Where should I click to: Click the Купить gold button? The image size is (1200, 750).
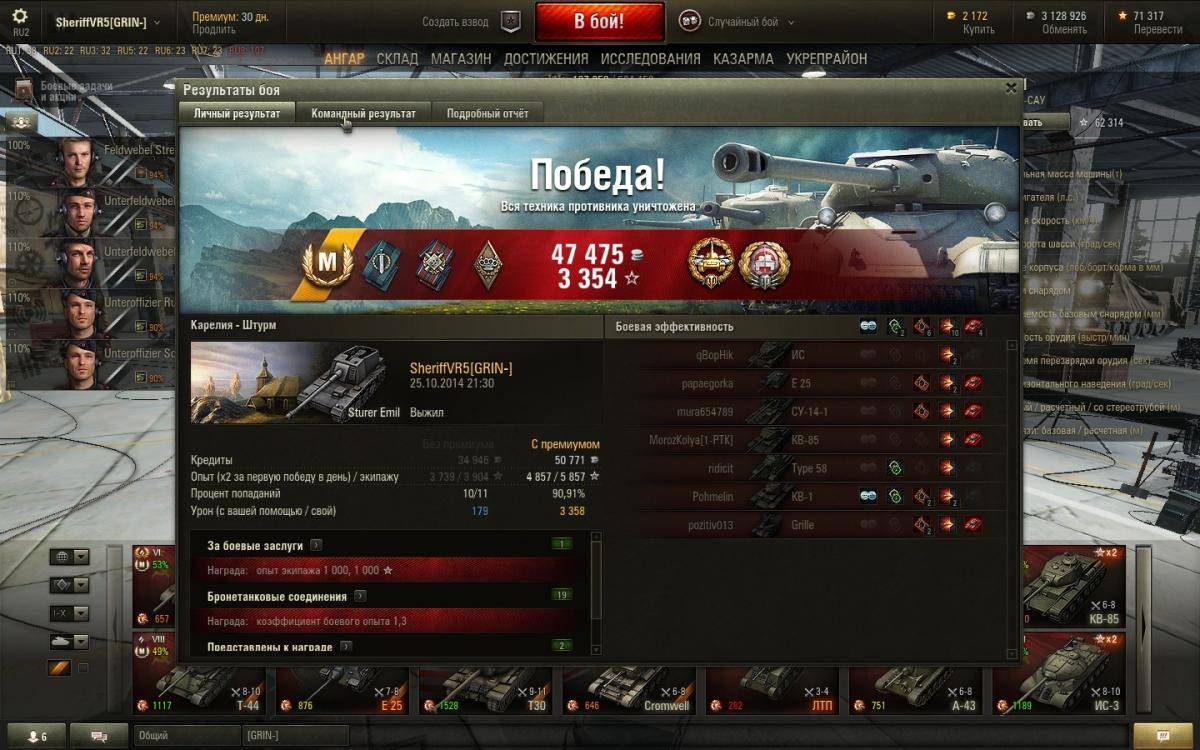click(x=977, y=30)
